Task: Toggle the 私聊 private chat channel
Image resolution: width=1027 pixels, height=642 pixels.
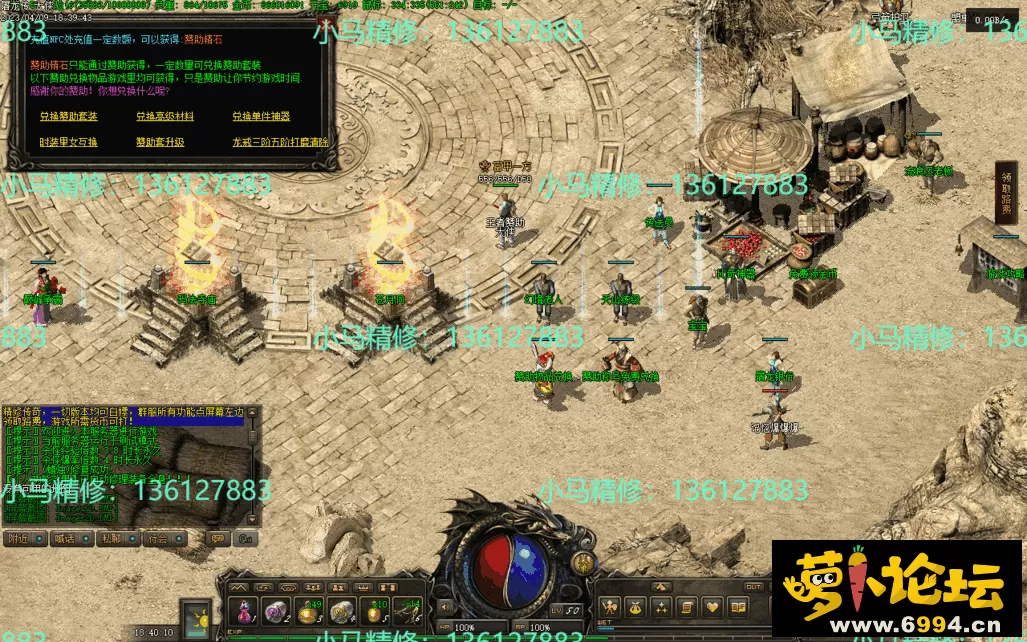Action: click(x=109, y=538)
